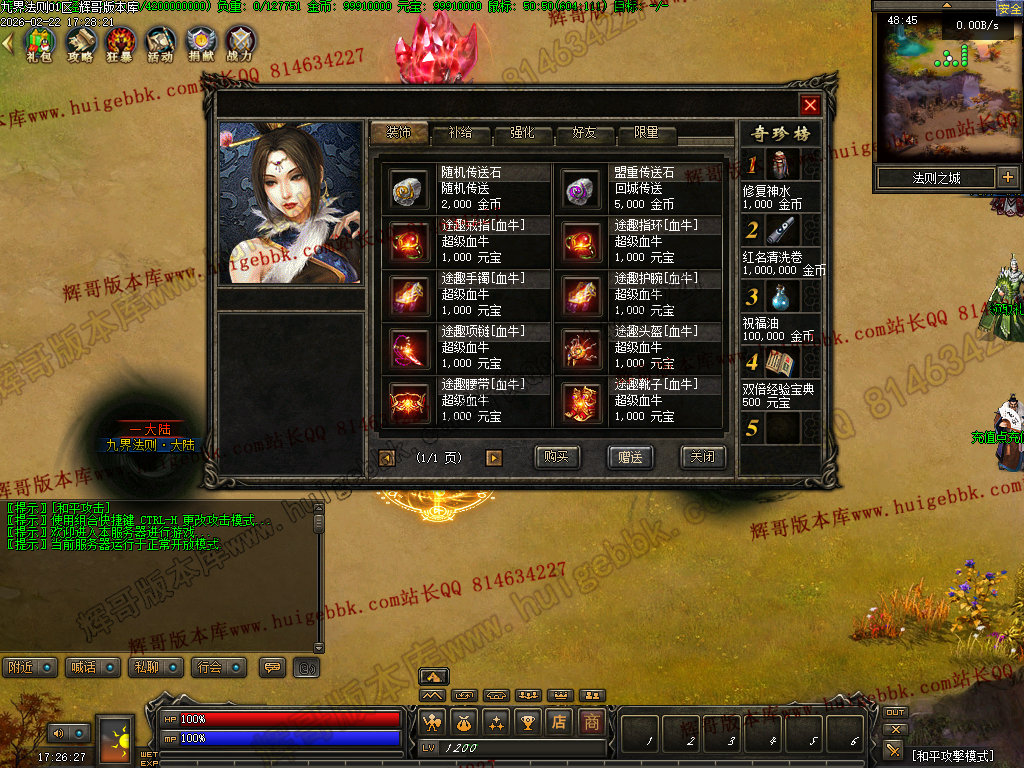Select the 随机传送石 item
Image resolution: width=1024 pixels, height=768 pixels.
click(408, 189)
